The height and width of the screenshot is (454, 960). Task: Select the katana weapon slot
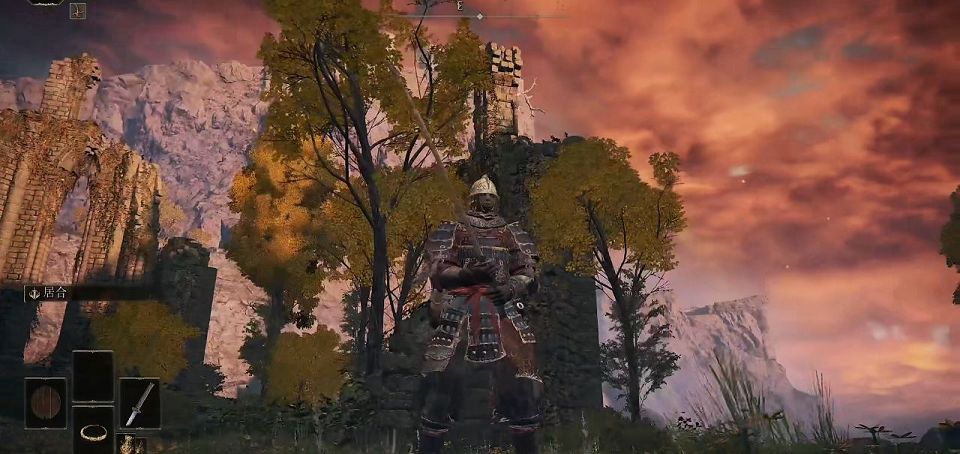point(139,403)
